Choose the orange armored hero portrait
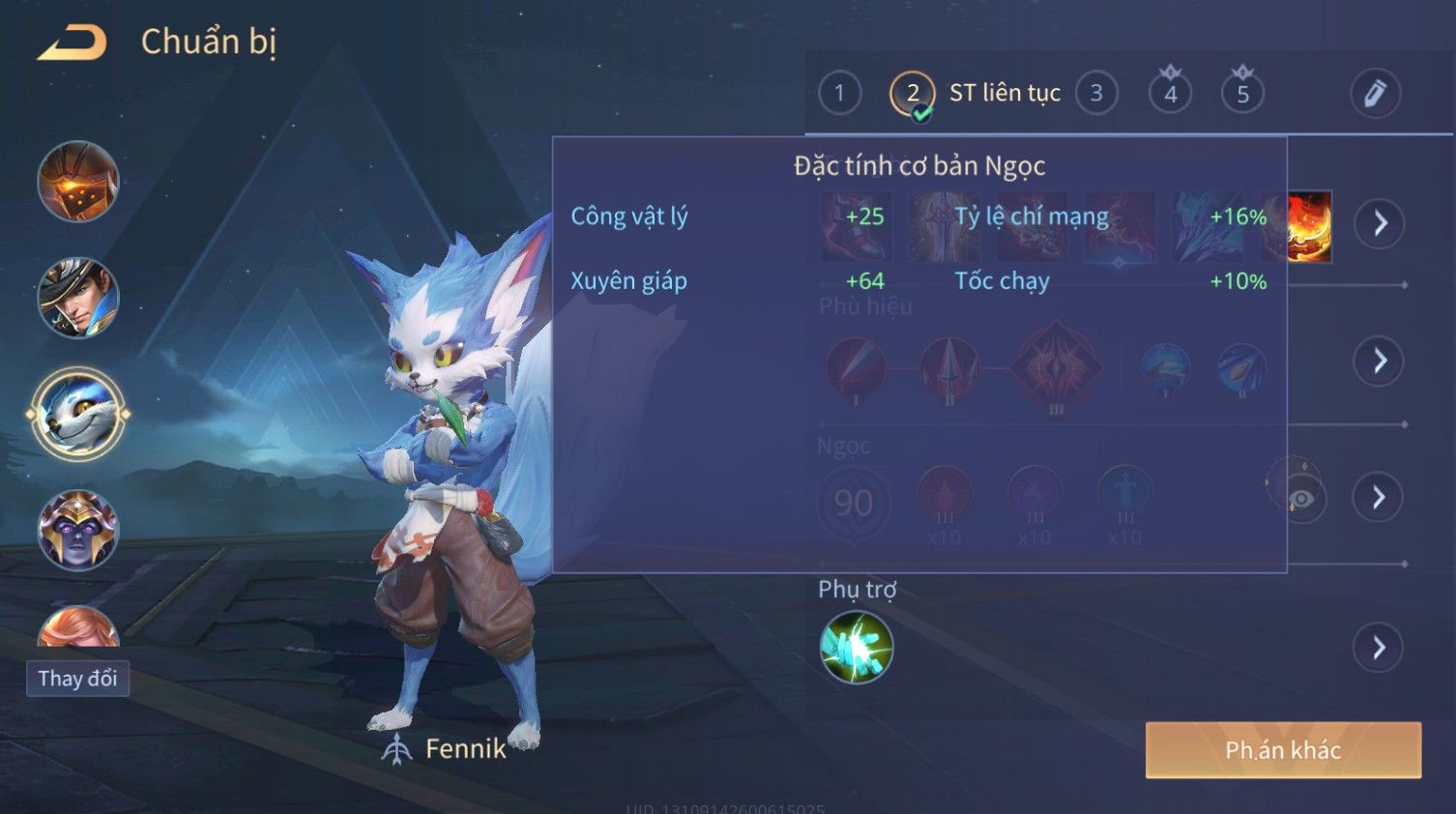 click(x=77, y=182)
